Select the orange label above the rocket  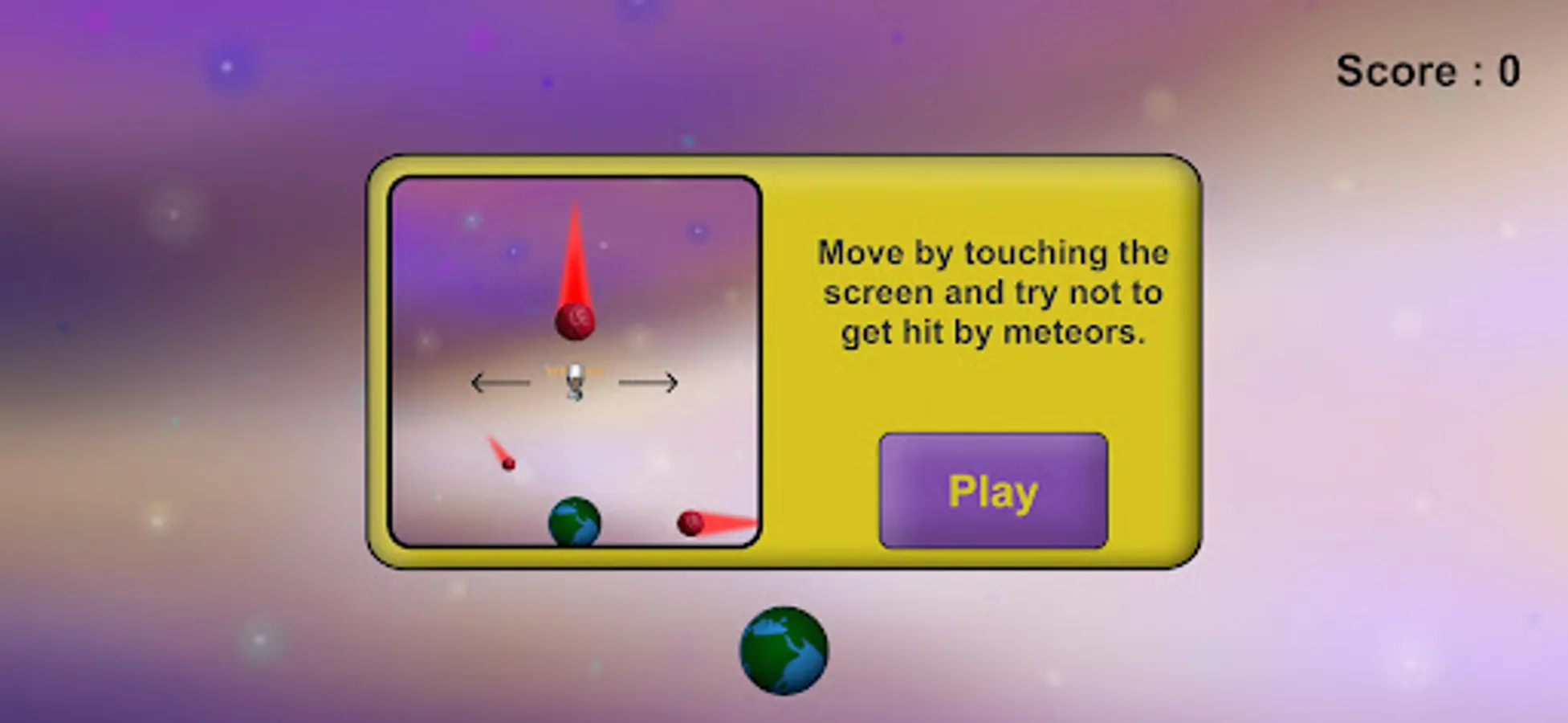pyautogui.click(x=574, y=369)
